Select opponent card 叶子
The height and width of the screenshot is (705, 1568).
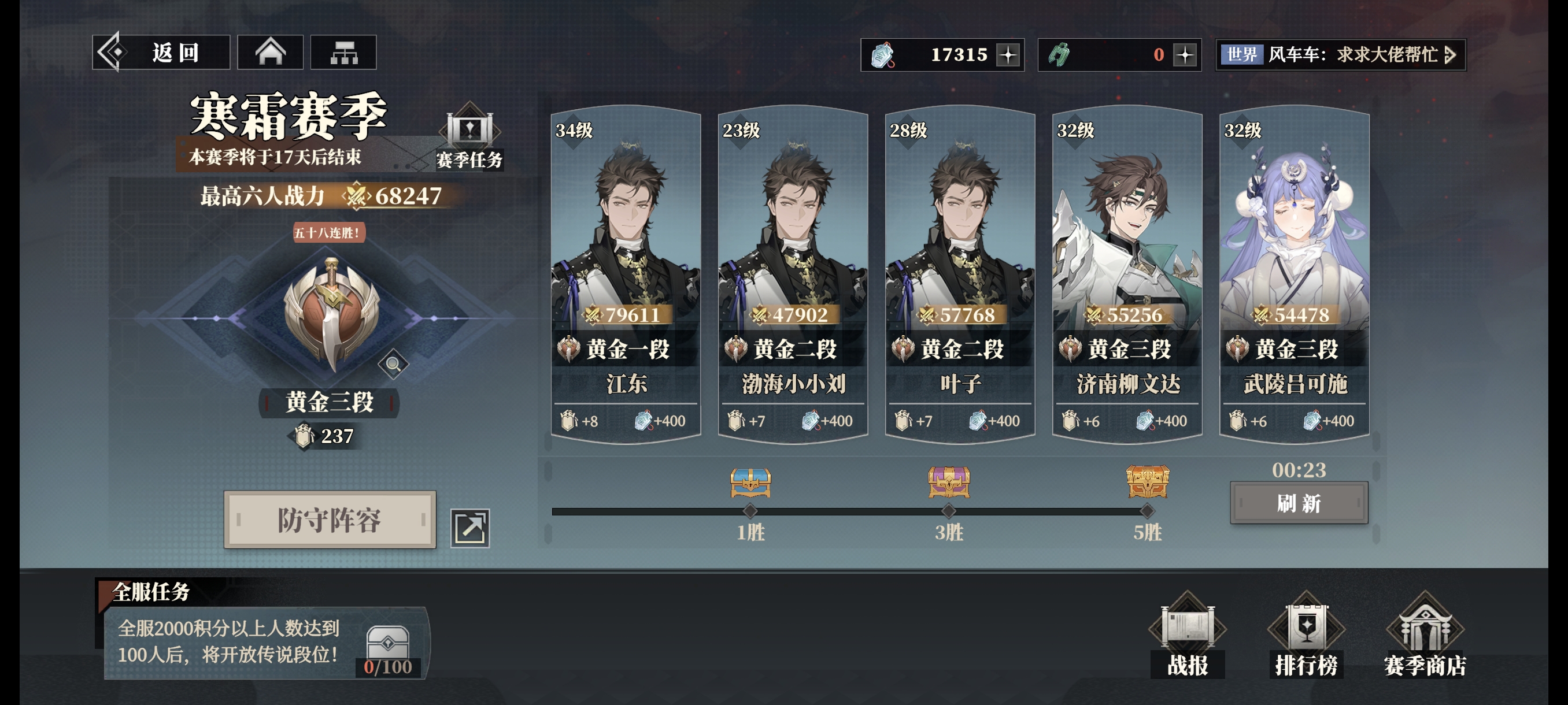click(960, 274)
